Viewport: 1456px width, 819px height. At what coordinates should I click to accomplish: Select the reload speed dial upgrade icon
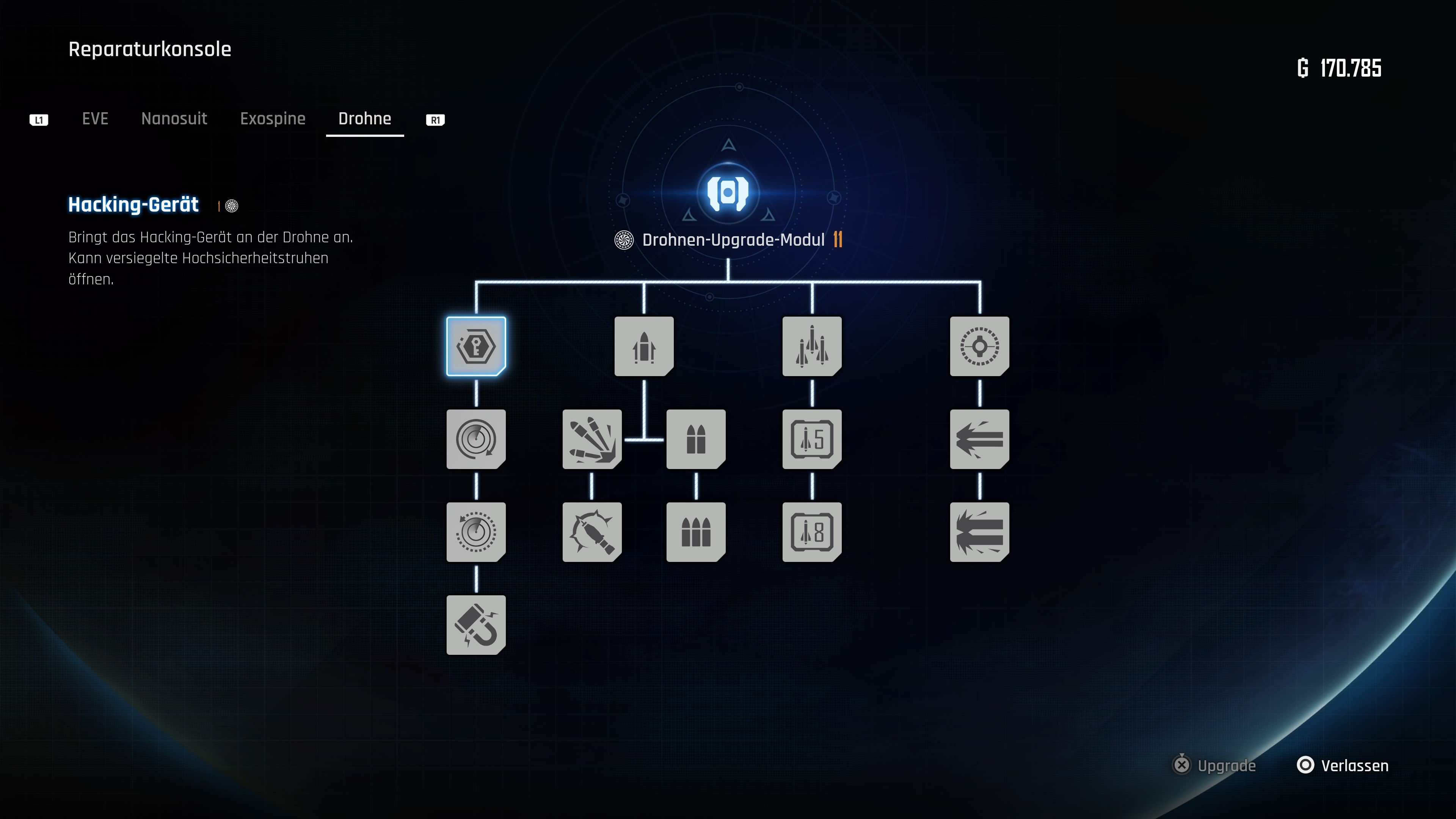[x=475, y=439]
